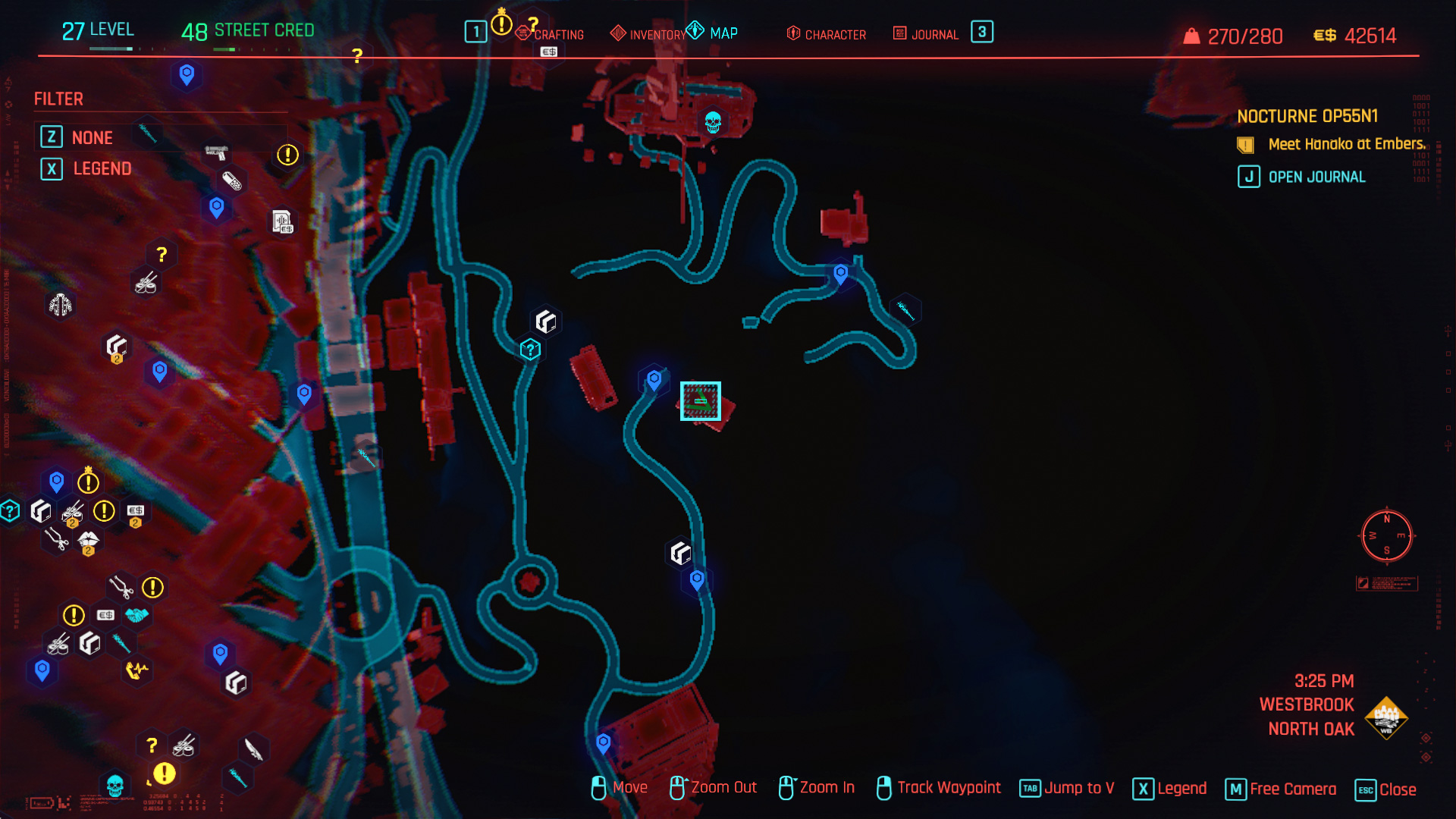The height and width of the screenshot is (819, 1456).
Task: Click Open Journal under the tracked quest
Action: pos(1316,177)
